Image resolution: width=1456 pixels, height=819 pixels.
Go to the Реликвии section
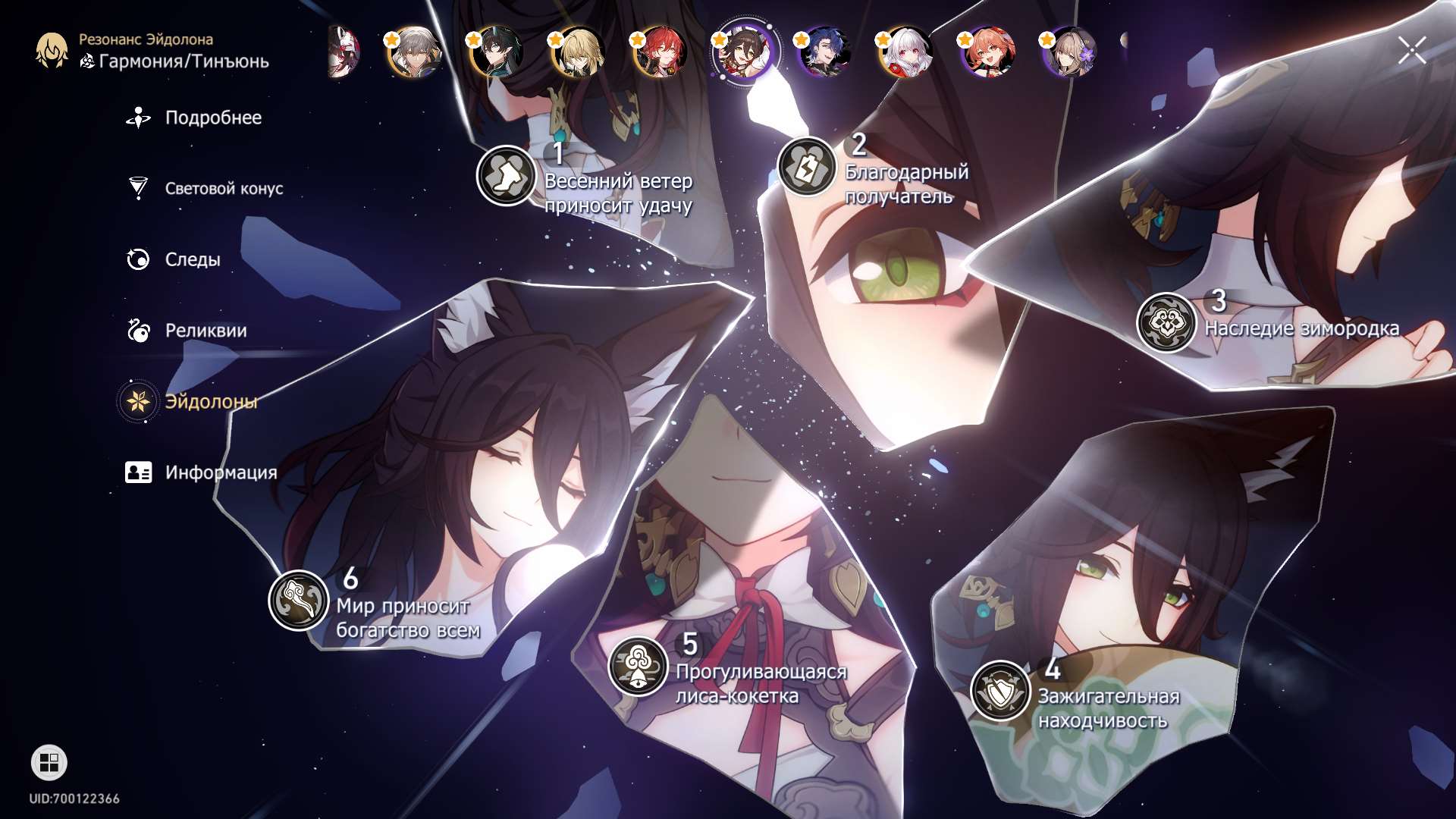[x=205, y=331]
